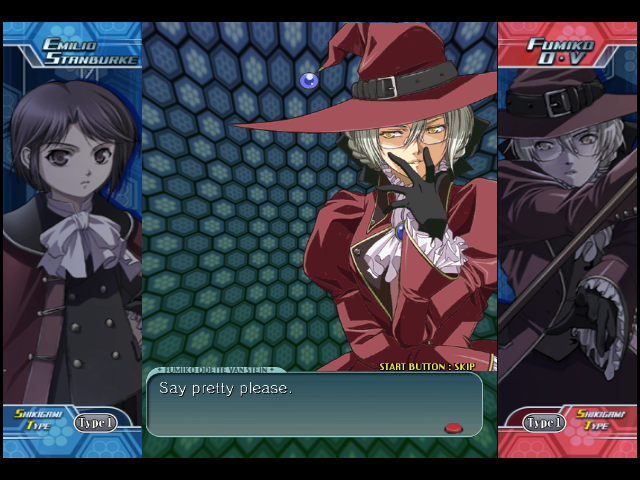Click Fumiko's Type 1 Shikigami badge

[x=544, y=423]
